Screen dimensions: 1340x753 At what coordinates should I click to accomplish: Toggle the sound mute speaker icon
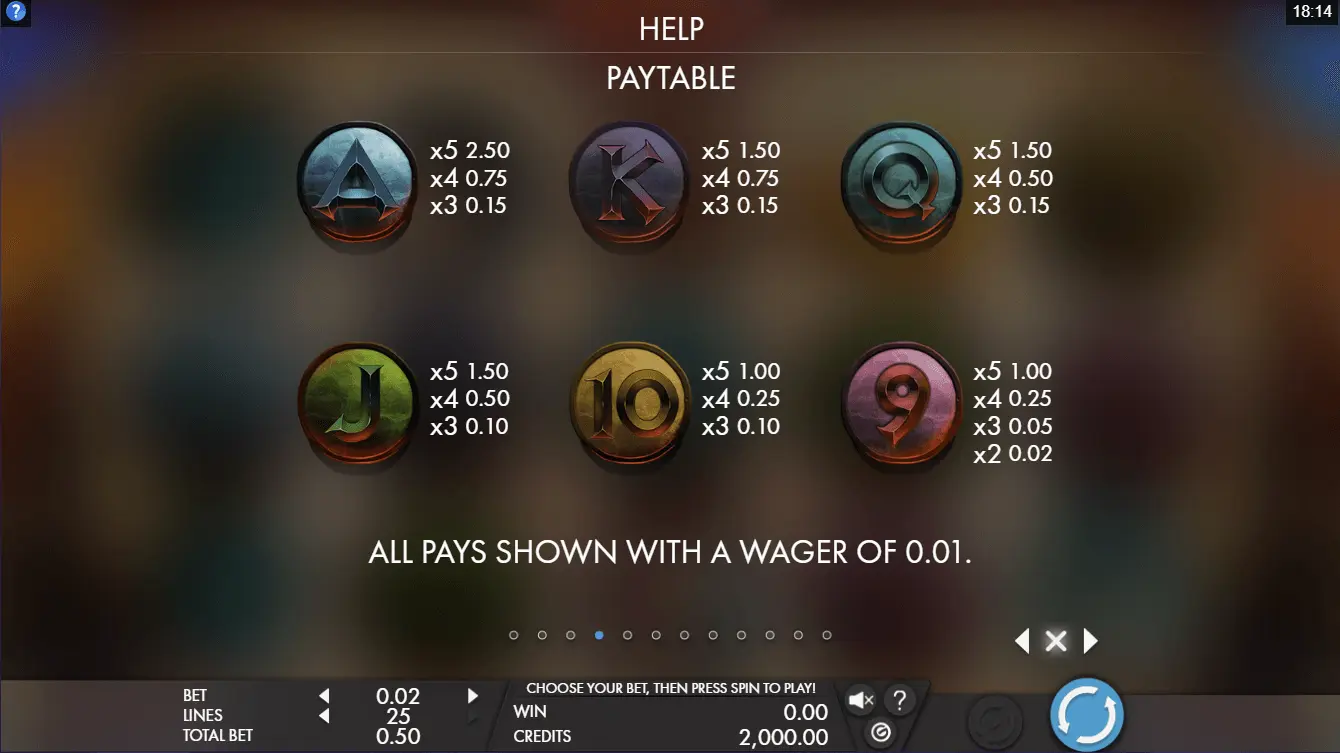[861, 700]
